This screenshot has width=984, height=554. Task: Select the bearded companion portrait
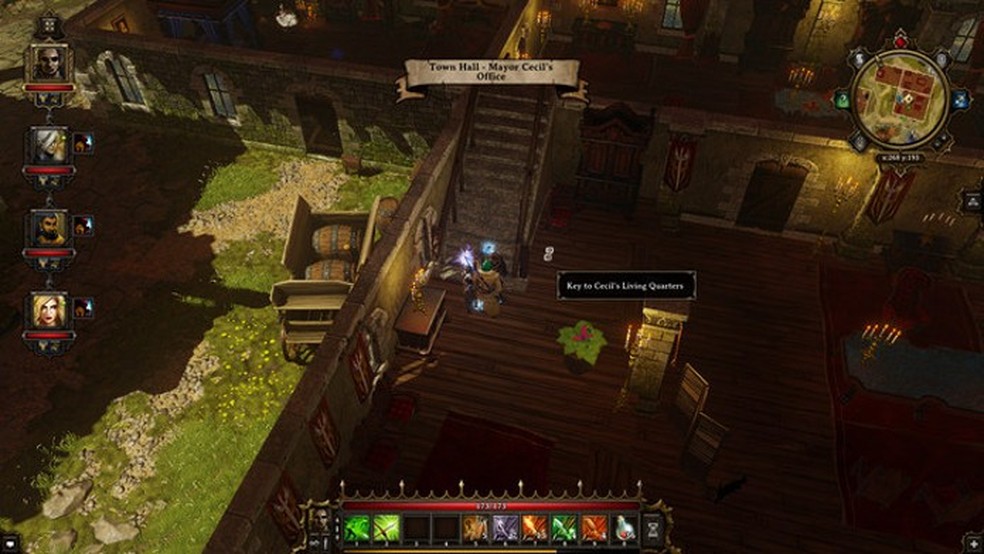coord(49,227)
